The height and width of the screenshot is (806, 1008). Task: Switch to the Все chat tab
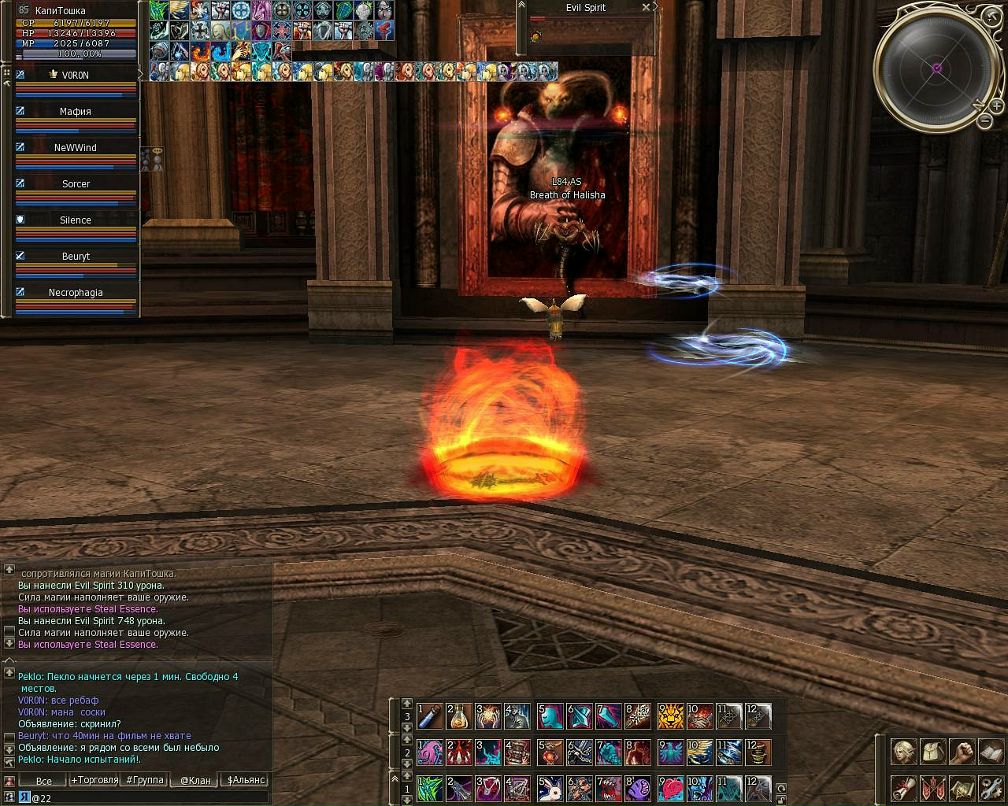coord(42,780)
